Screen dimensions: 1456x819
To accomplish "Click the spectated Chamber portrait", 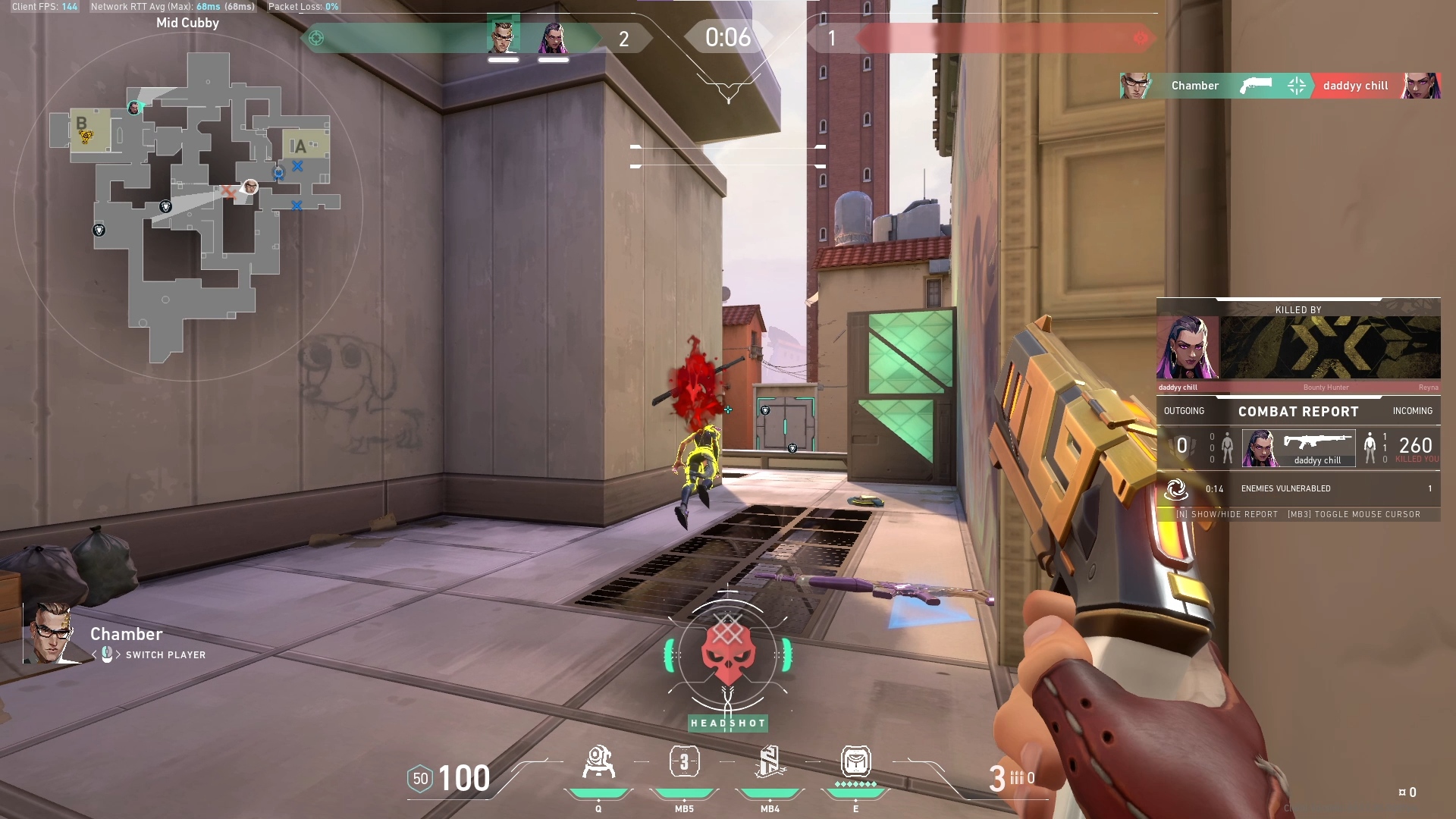I will tap(51, 633).
